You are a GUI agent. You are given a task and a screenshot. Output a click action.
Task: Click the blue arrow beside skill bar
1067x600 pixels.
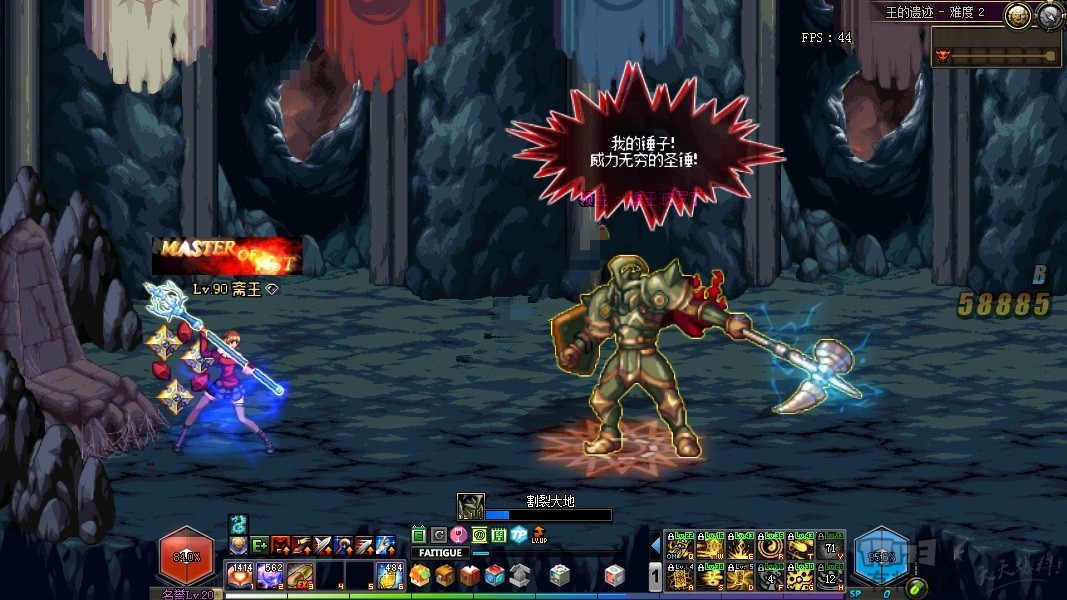click(x=656, y=546)
